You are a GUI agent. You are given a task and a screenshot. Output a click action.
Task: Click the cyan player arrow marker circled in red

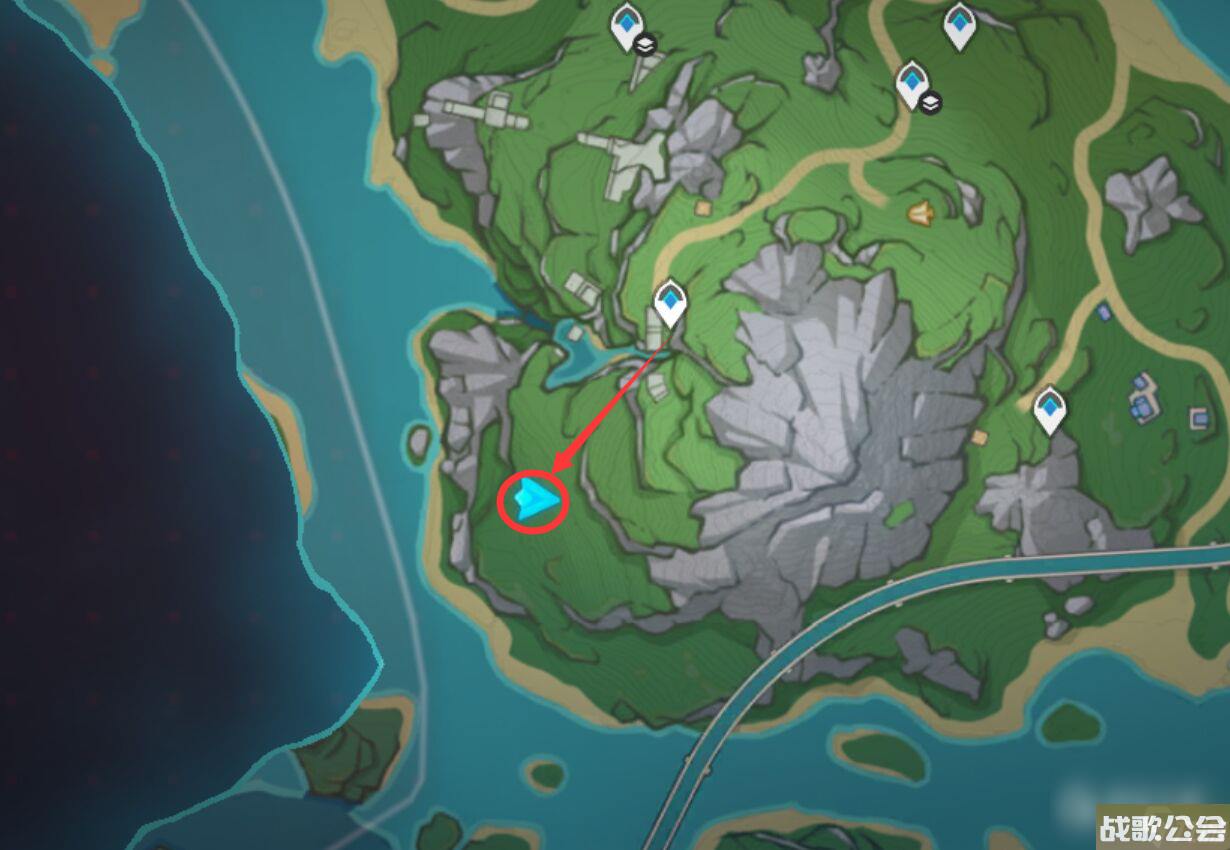[534, 498]
